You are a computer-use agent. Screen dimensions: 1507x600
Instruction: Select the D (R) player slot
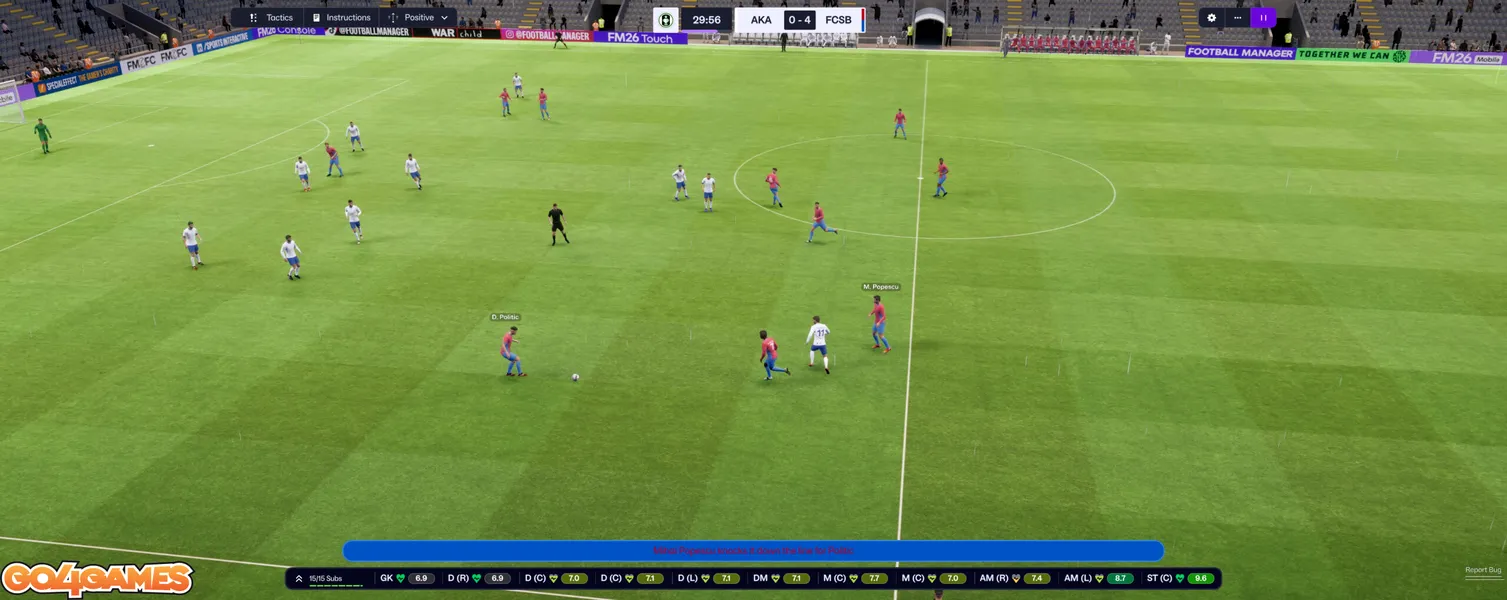[x=478, y=578]
